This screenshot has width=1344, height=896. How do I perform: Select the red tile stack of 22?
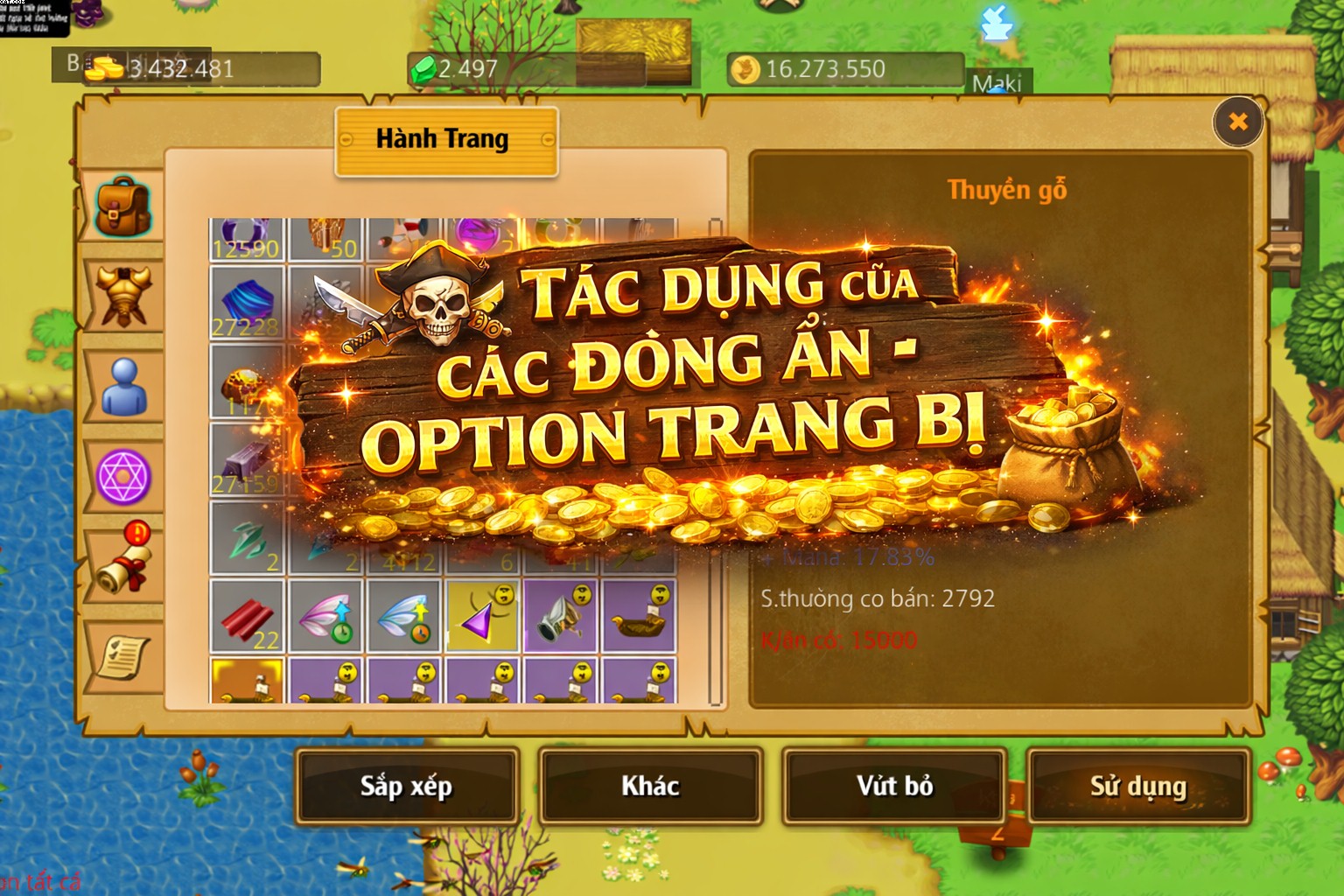[248, 617]
